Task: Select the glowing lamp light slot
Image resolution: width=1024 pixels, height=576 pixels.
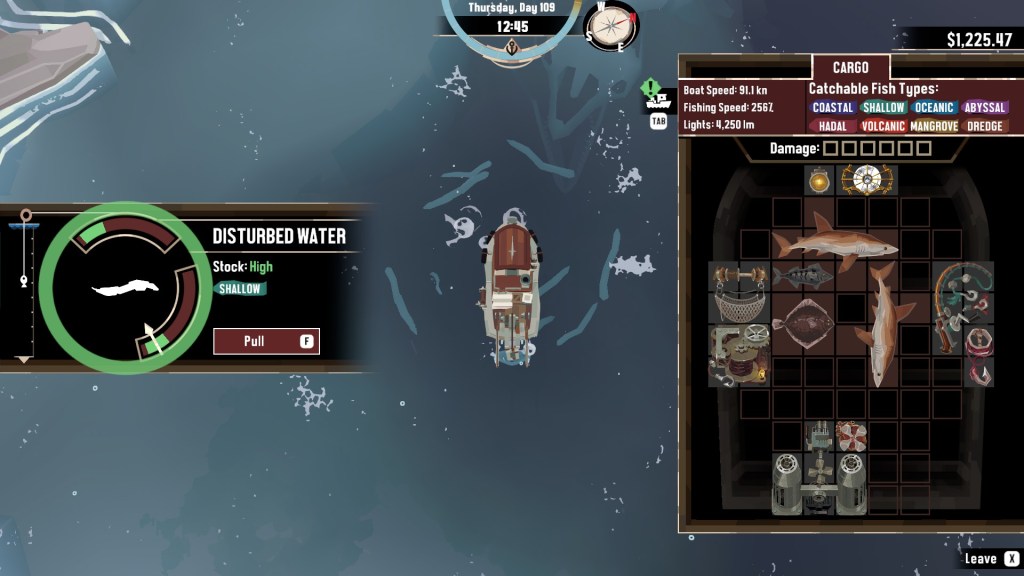Action: (819, 180)
